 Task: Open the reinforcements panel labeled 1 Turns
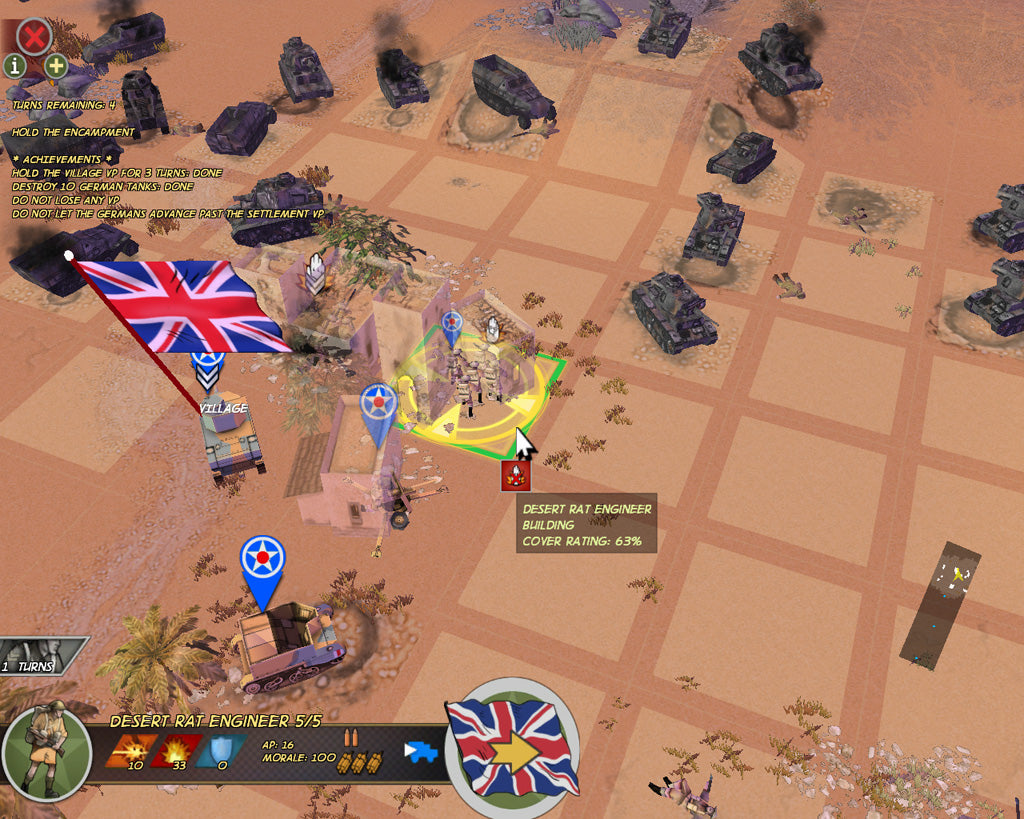[x=42, y=656]
